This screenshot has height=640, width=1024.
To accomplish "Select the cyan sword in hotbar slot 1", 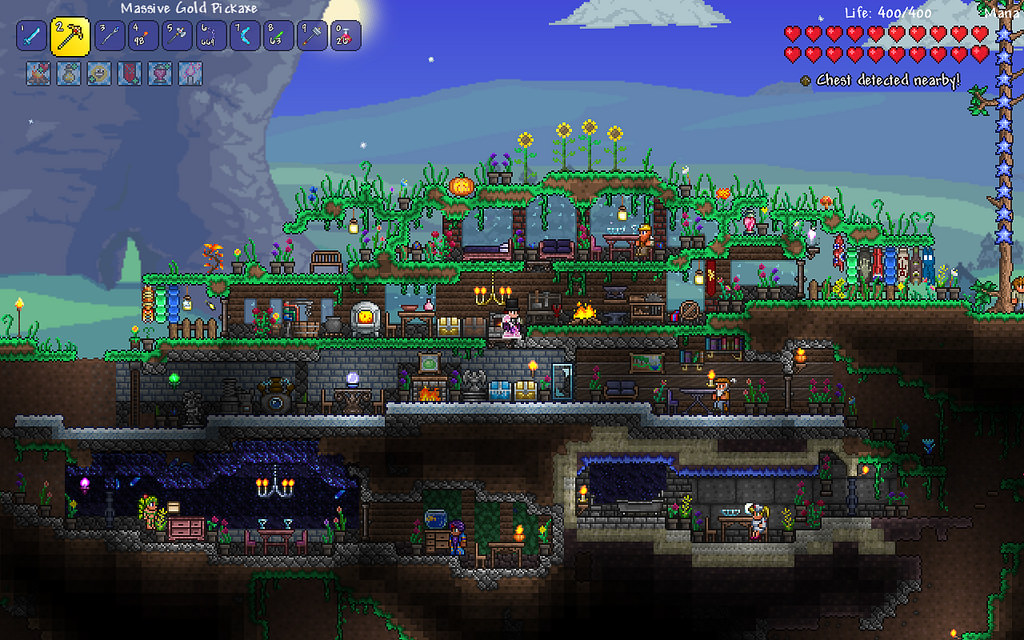I will coord(32,36).
